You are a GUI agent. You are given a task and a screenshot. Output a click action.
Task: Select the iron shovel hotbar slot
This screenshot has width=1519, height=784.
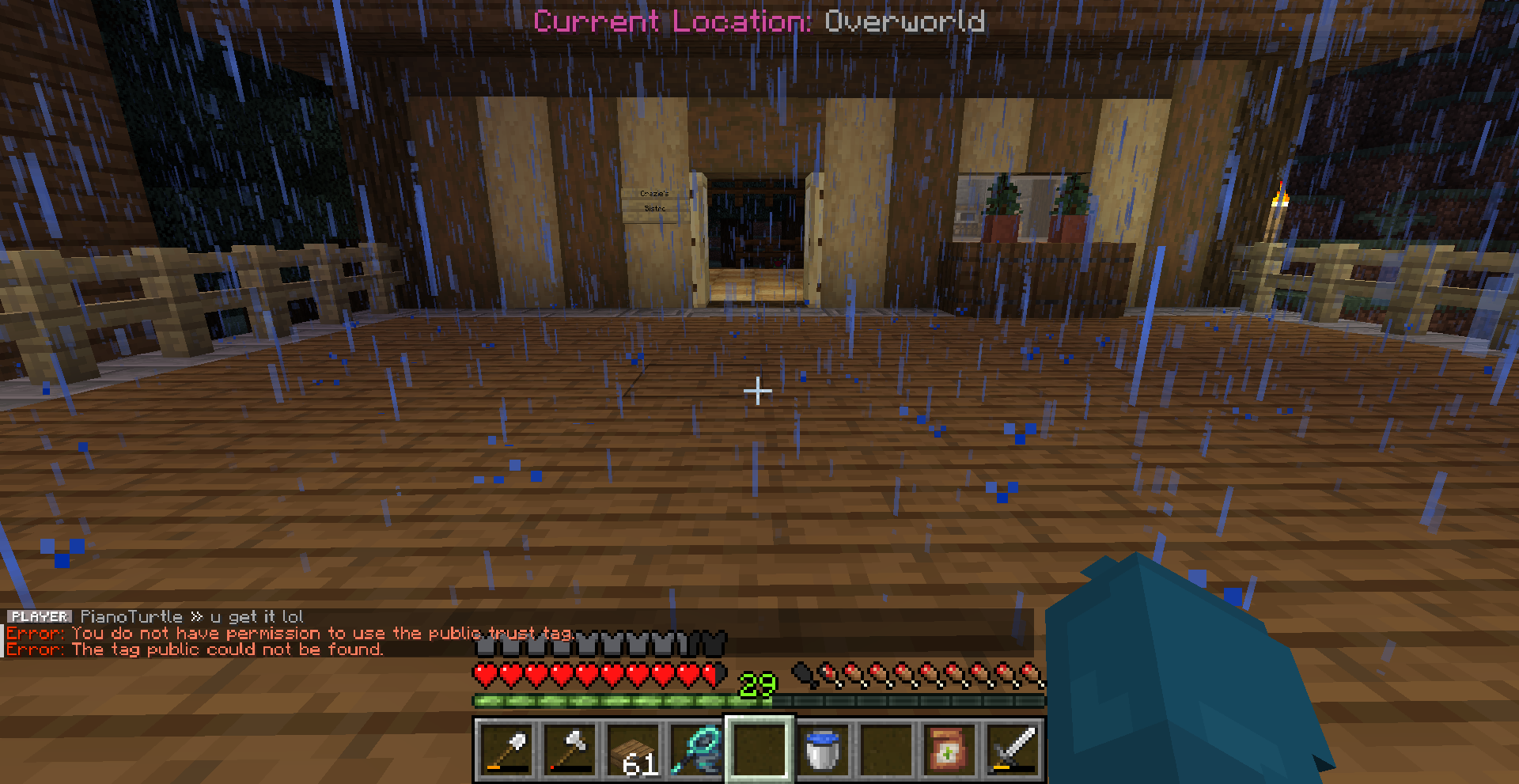[x=506, y=749]
